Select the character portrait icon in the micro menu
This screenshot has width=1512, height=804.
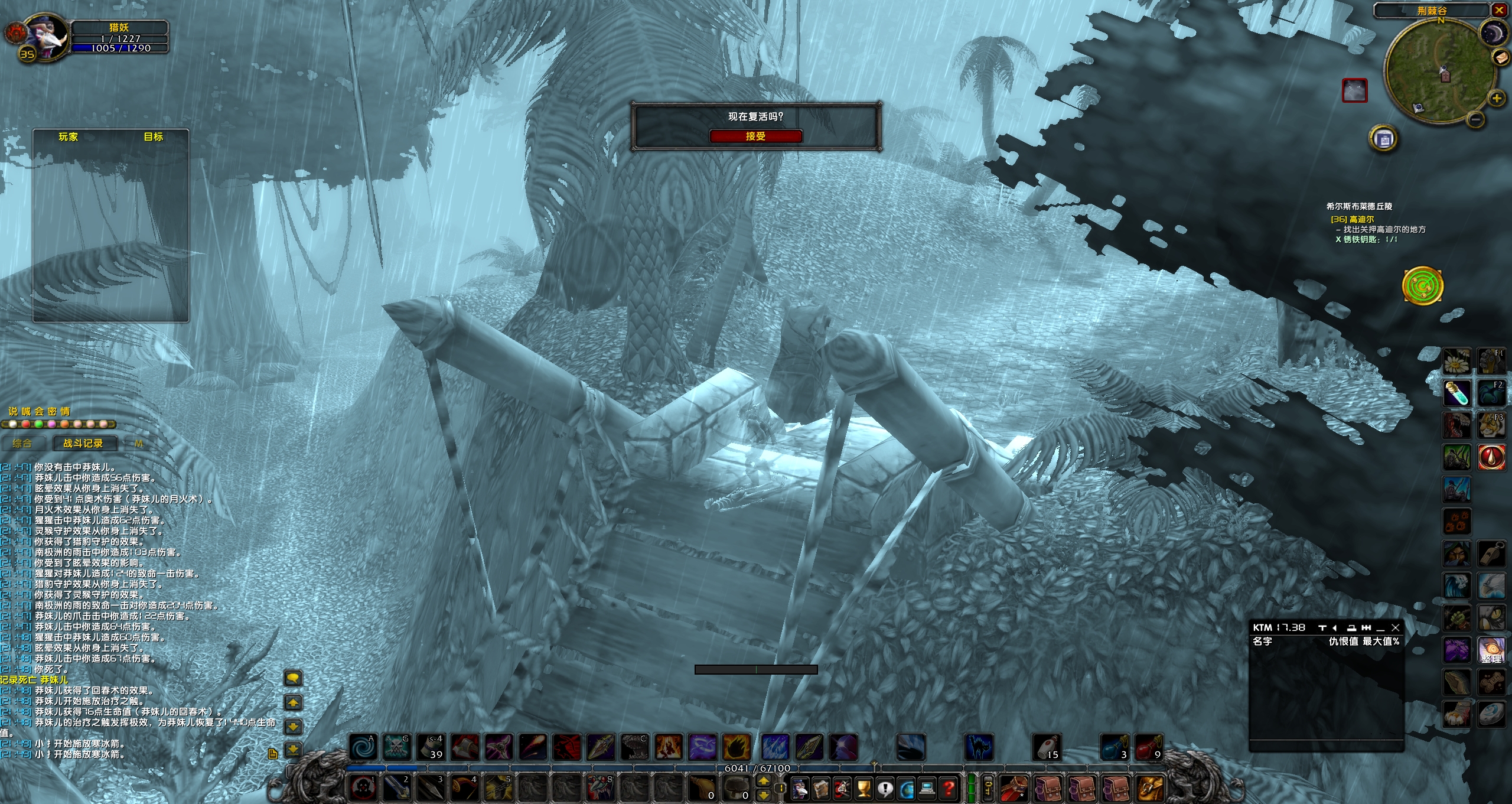pos(800,789)
